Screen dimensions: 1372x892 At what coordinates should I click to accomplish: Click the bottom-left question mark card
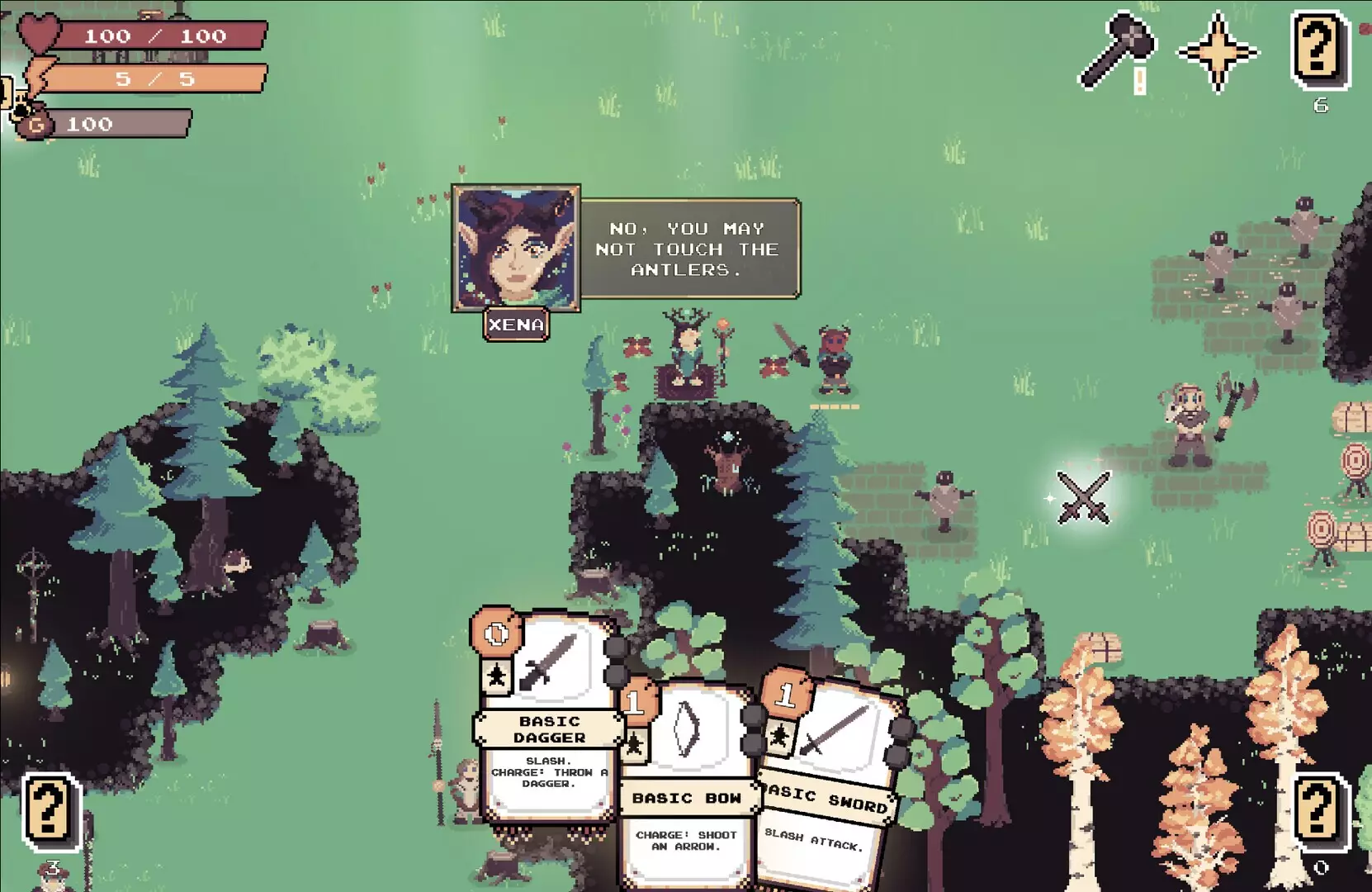[48, 805]
